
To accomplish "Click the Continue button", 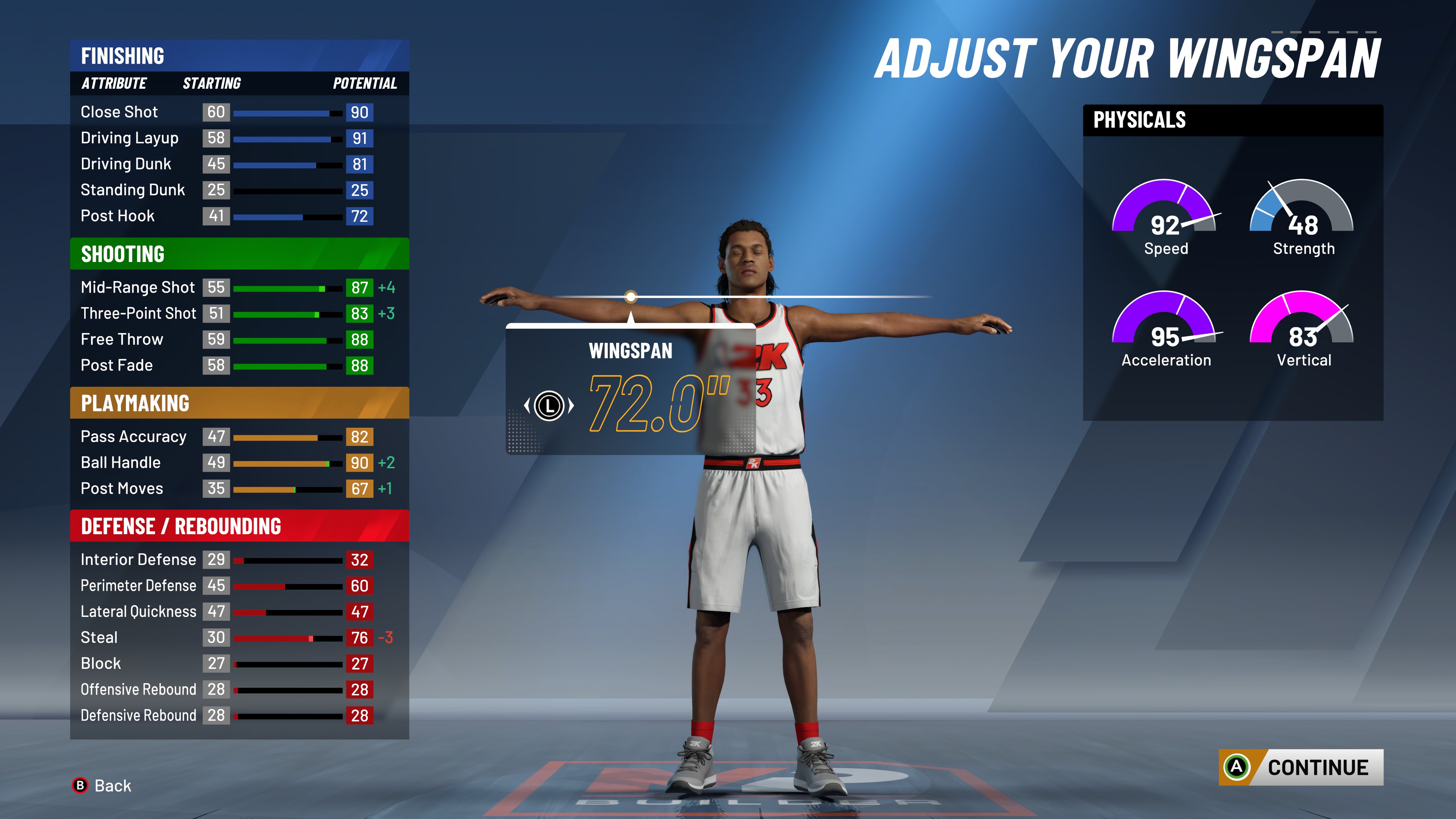I will coord(1301,767).
